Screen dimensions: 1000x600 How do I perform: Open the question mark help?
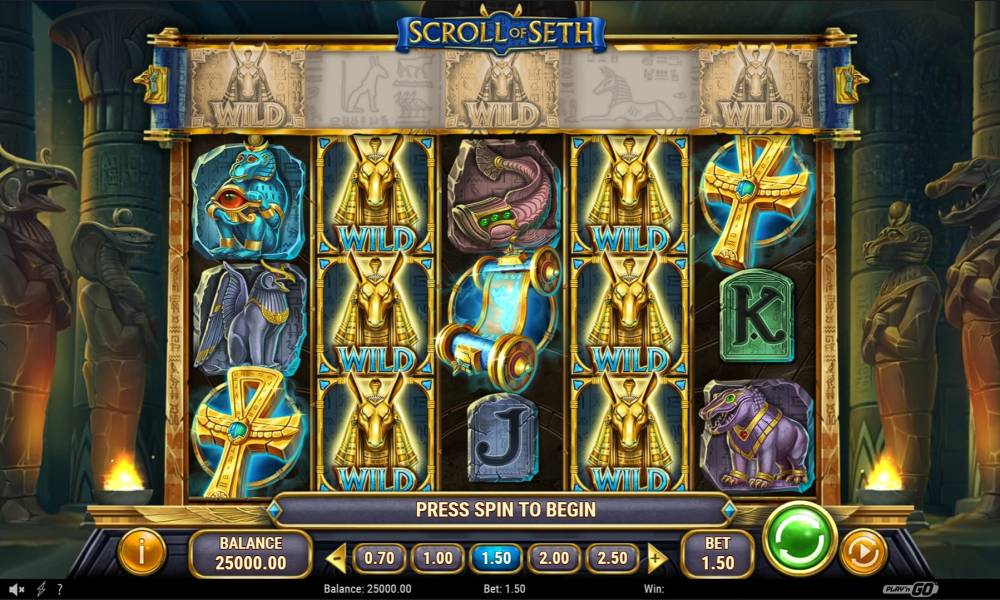pyautogui.click(x=60, y=590)
